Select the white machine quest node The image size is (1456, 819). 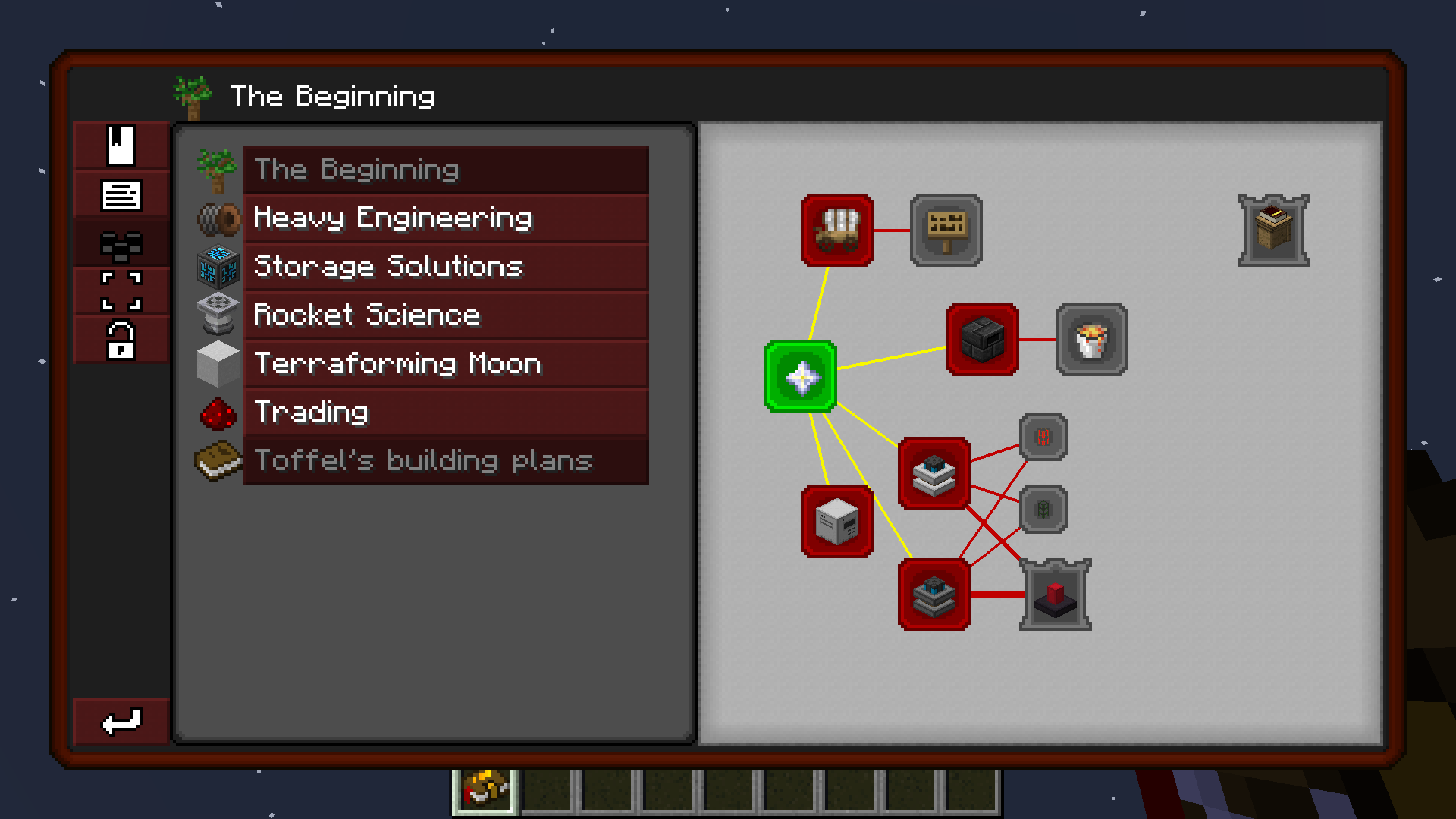[x=837, y=523]
